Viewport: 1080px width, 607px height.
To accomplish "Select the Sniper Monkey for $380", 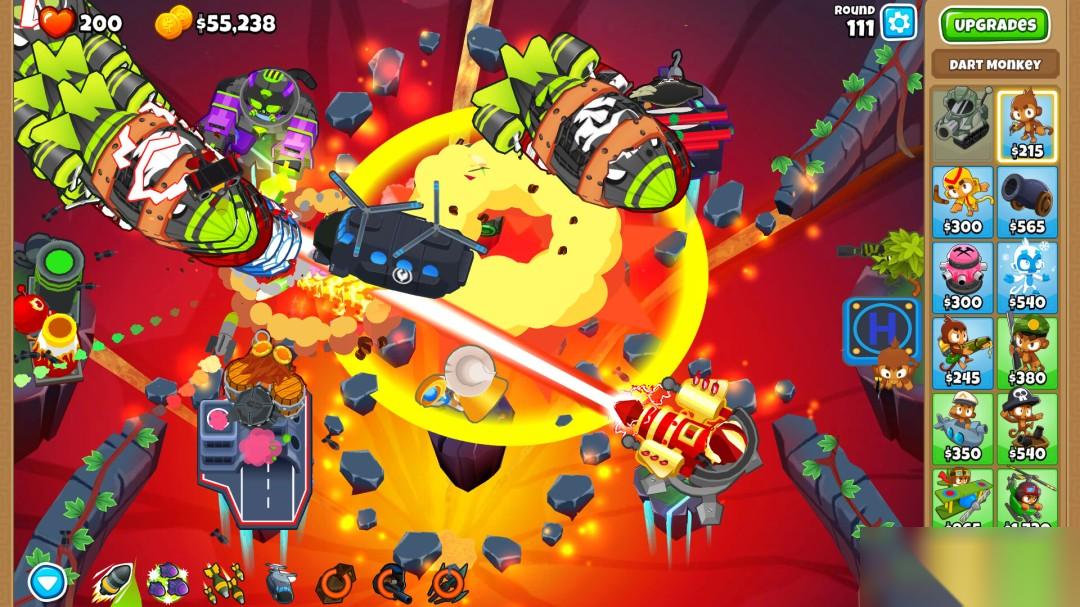I will click(1026, 352).
